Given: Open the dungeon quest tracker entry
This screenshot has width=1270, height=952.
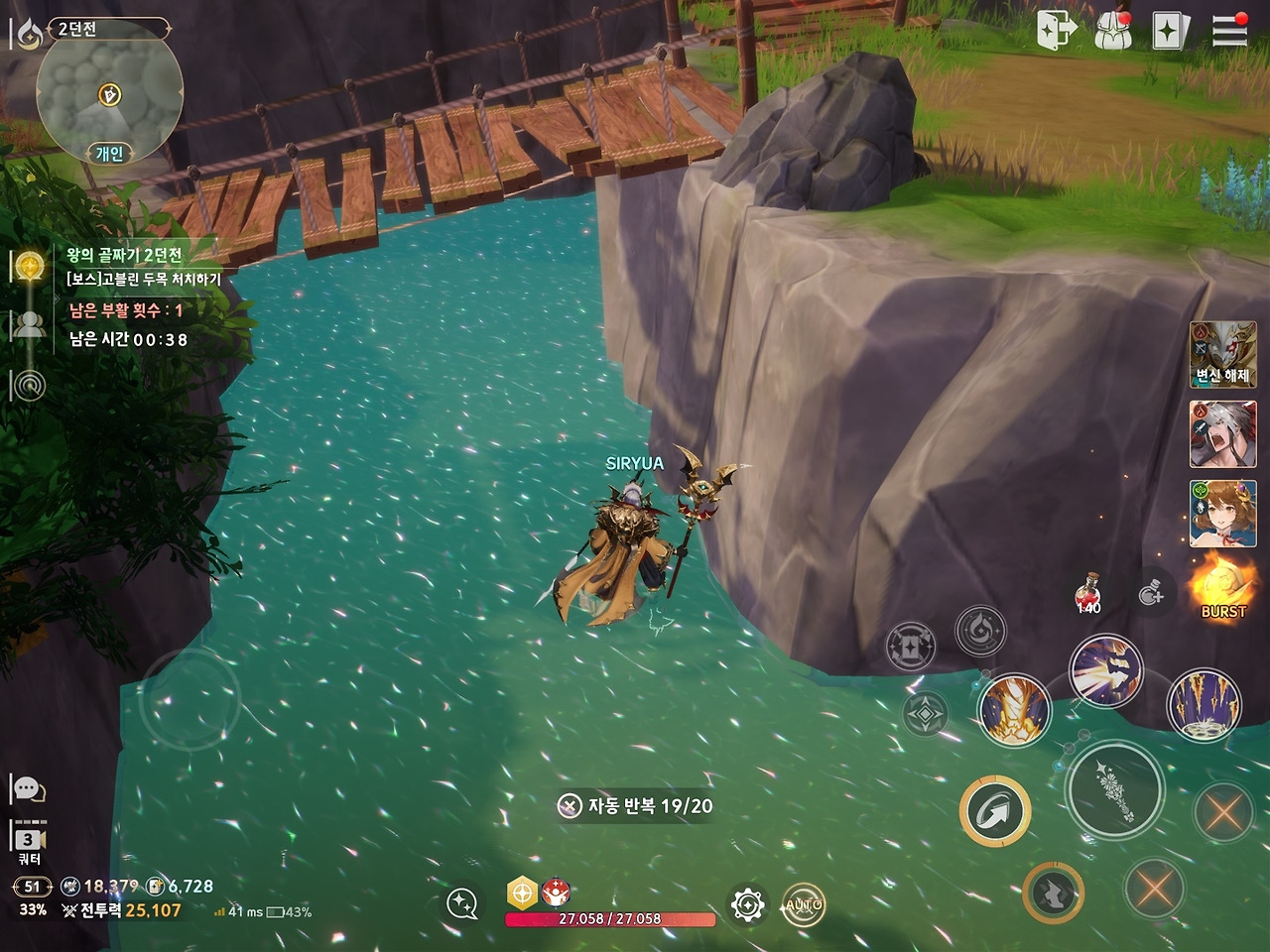Looking at the screenshot, I should [144, 266].
